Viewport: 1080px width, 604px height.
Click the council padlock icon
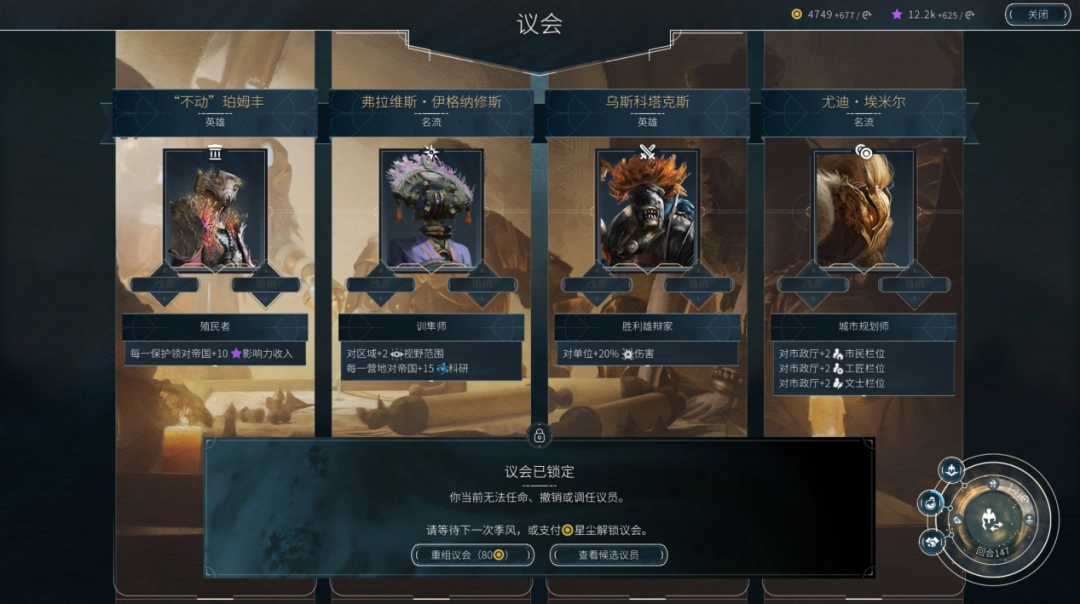tap(540, 435)
